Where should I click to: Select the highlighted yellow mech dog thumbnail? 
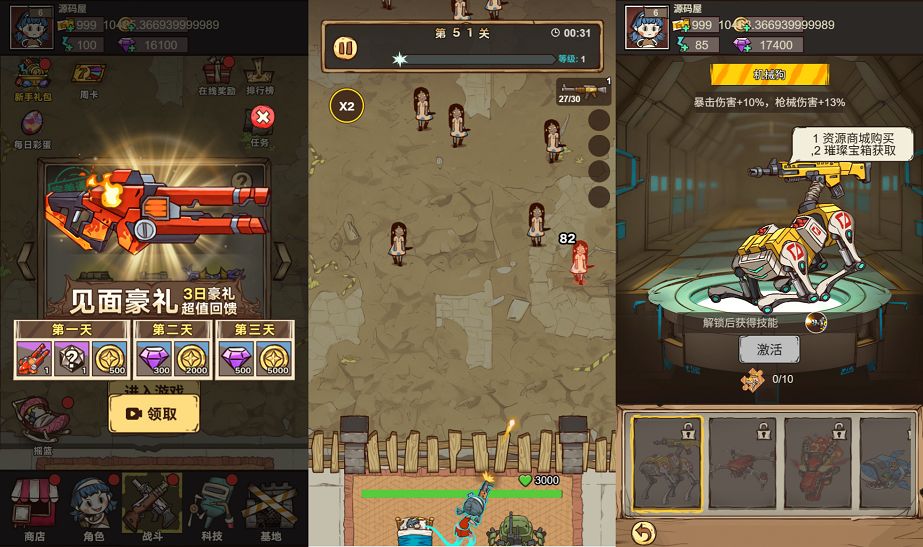(x=665, y=462)
